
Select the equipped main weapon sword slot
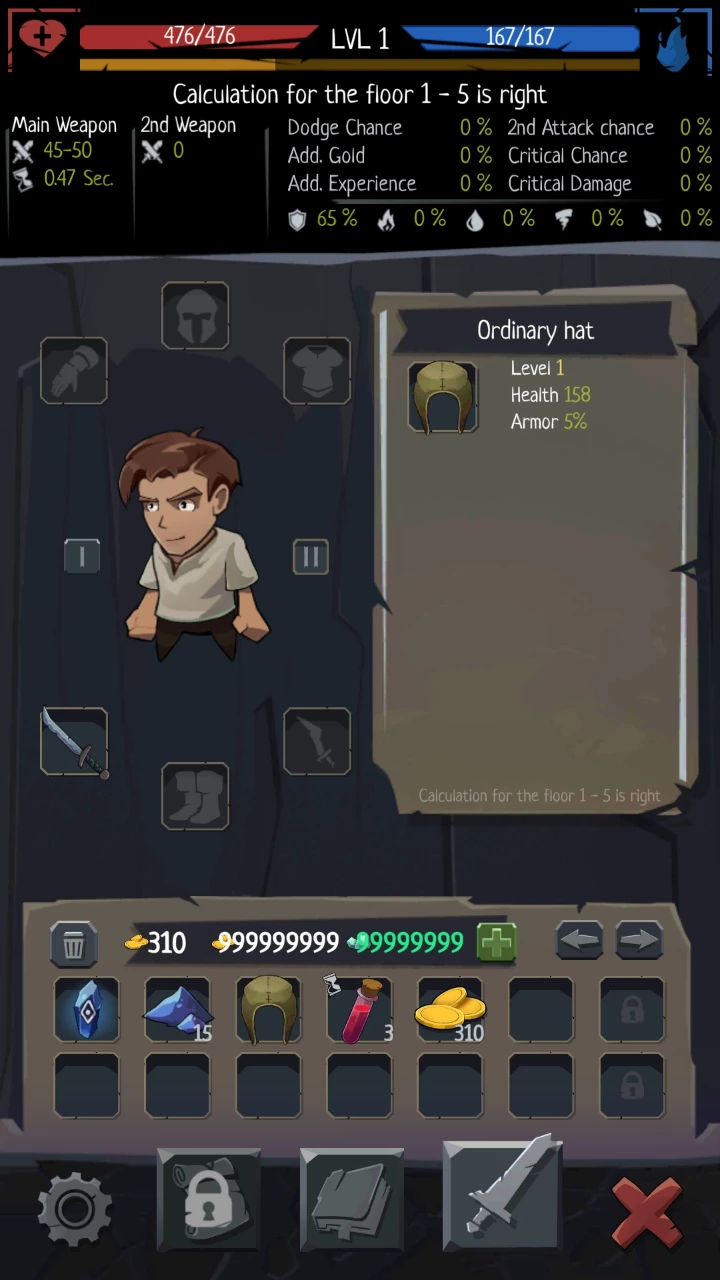[74, 742]
